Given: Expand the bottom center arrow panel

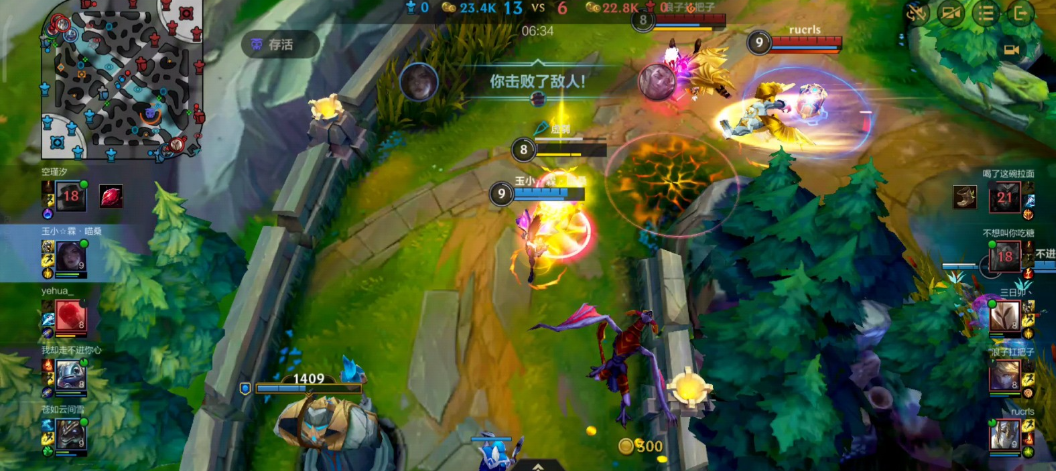Looking at the screenshot, I should click(538, 465).
